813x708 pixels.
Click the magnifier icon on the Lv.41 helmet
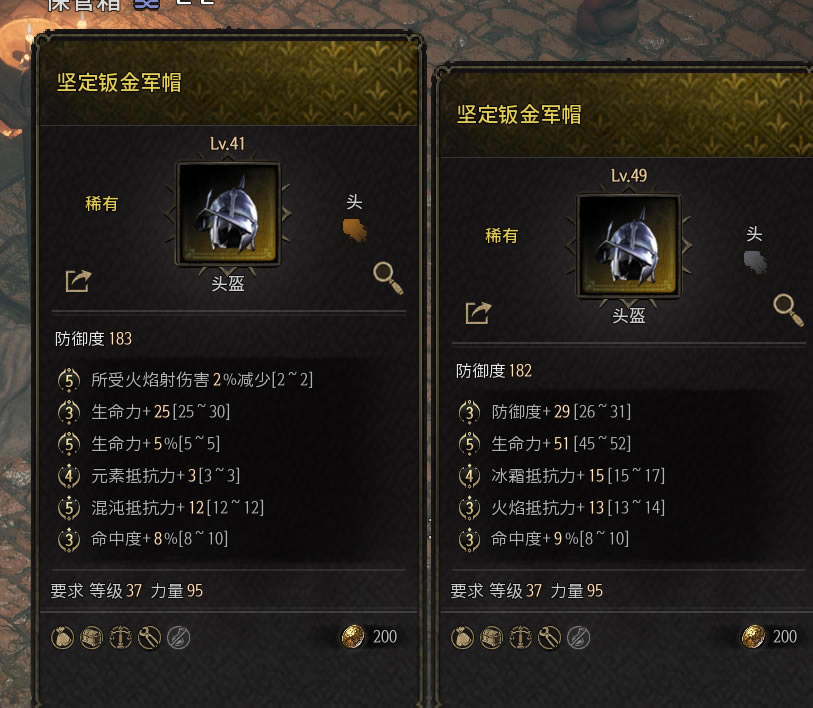[388, 278]
